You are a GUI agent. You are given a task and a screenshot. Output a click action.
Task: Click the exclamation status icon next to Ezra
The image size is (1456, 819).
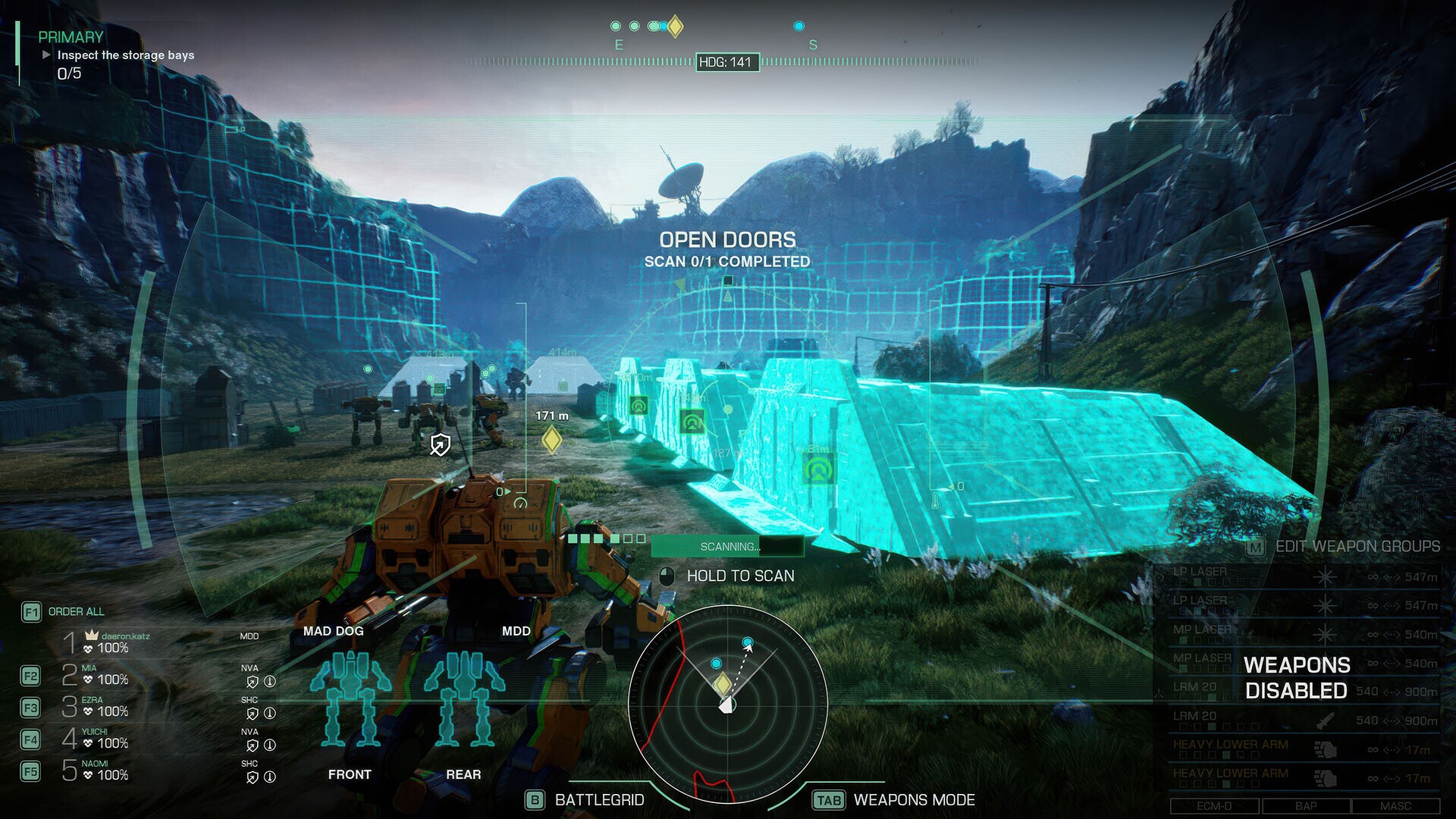click(x=271, y=713)
